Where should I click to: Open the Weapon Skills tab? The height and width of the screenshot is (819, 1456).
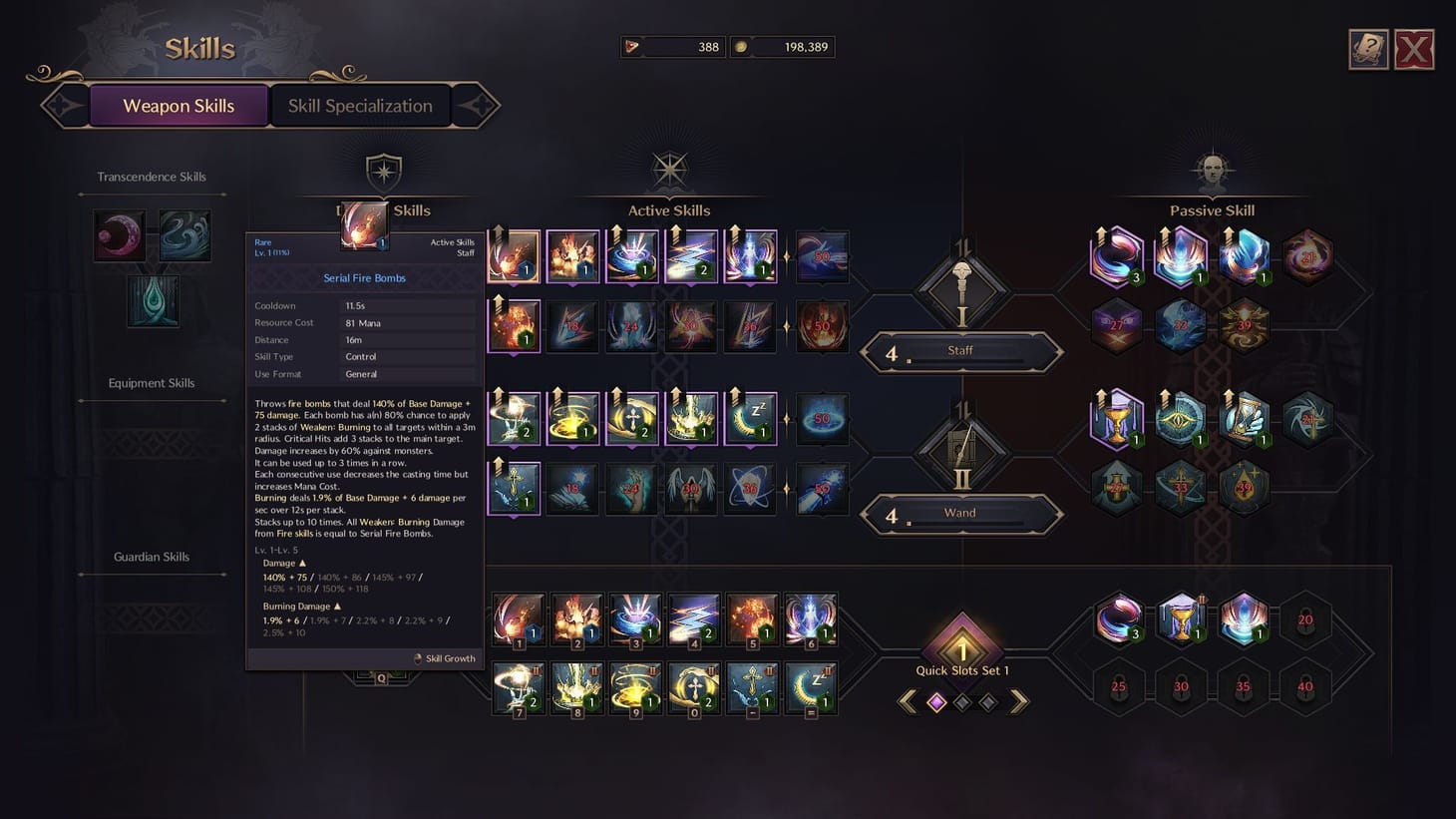tap(179, 106)
